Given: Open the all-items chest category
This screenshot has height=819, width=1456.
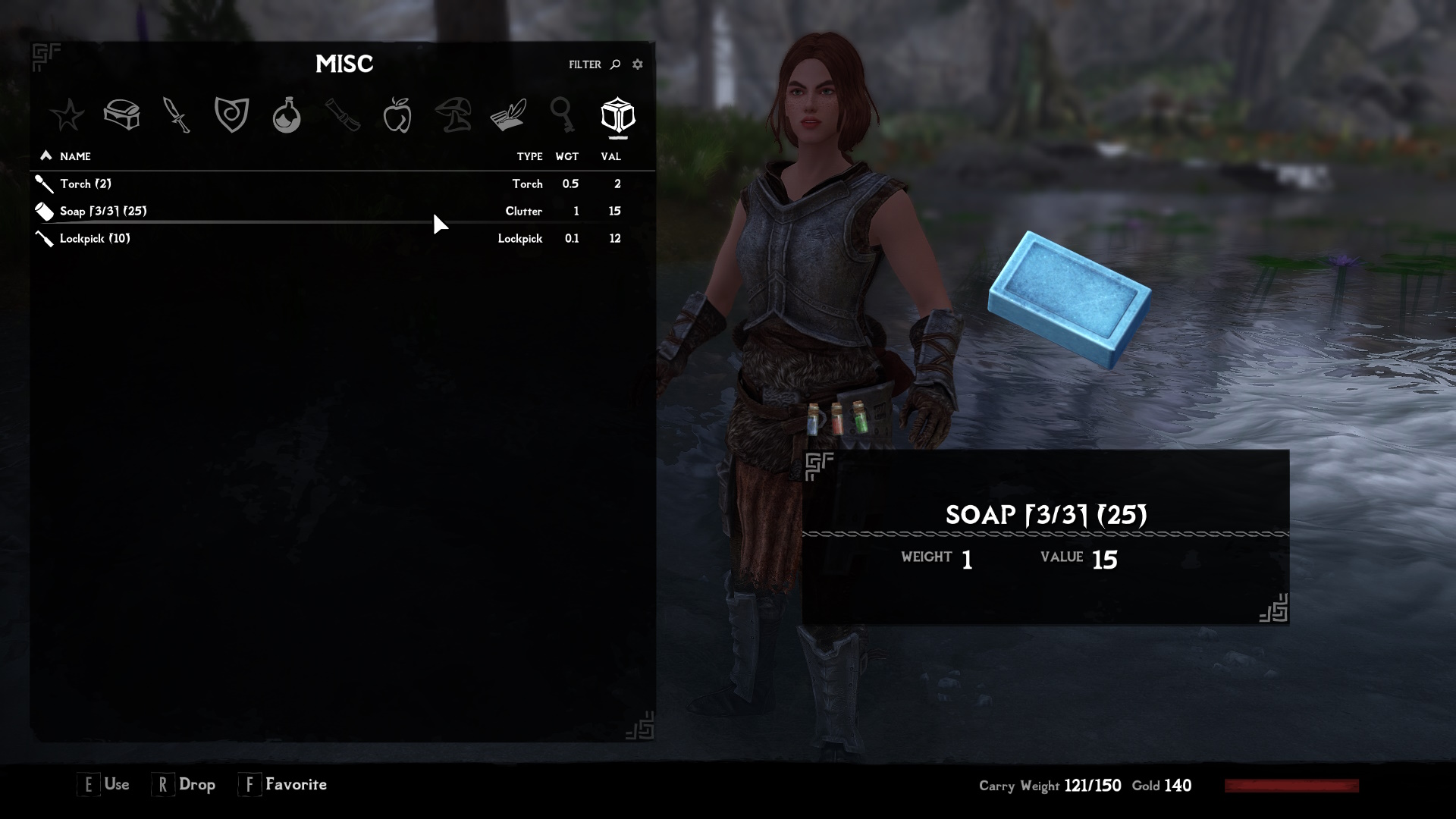Looking at the screenshot, I should coord(122,115).
